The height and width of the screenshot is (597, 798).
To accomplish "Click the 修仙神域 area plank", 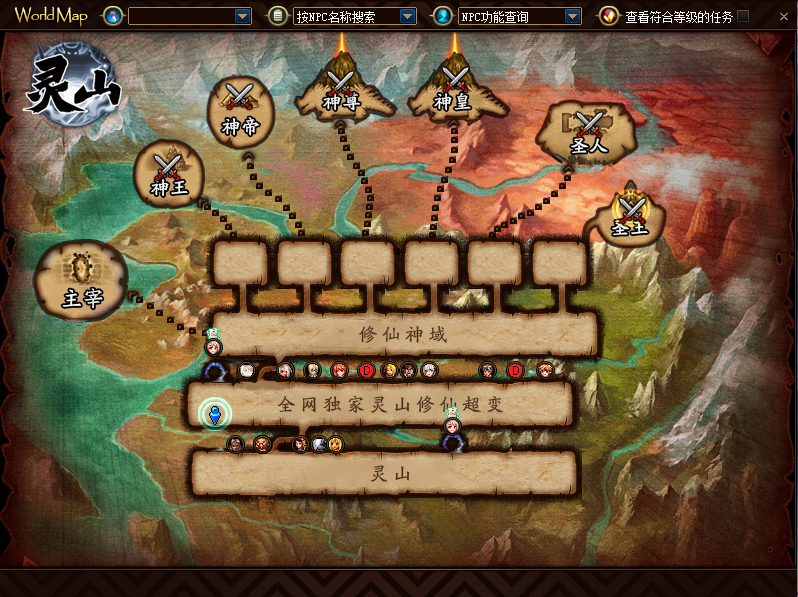I will (x=402, y=334).
